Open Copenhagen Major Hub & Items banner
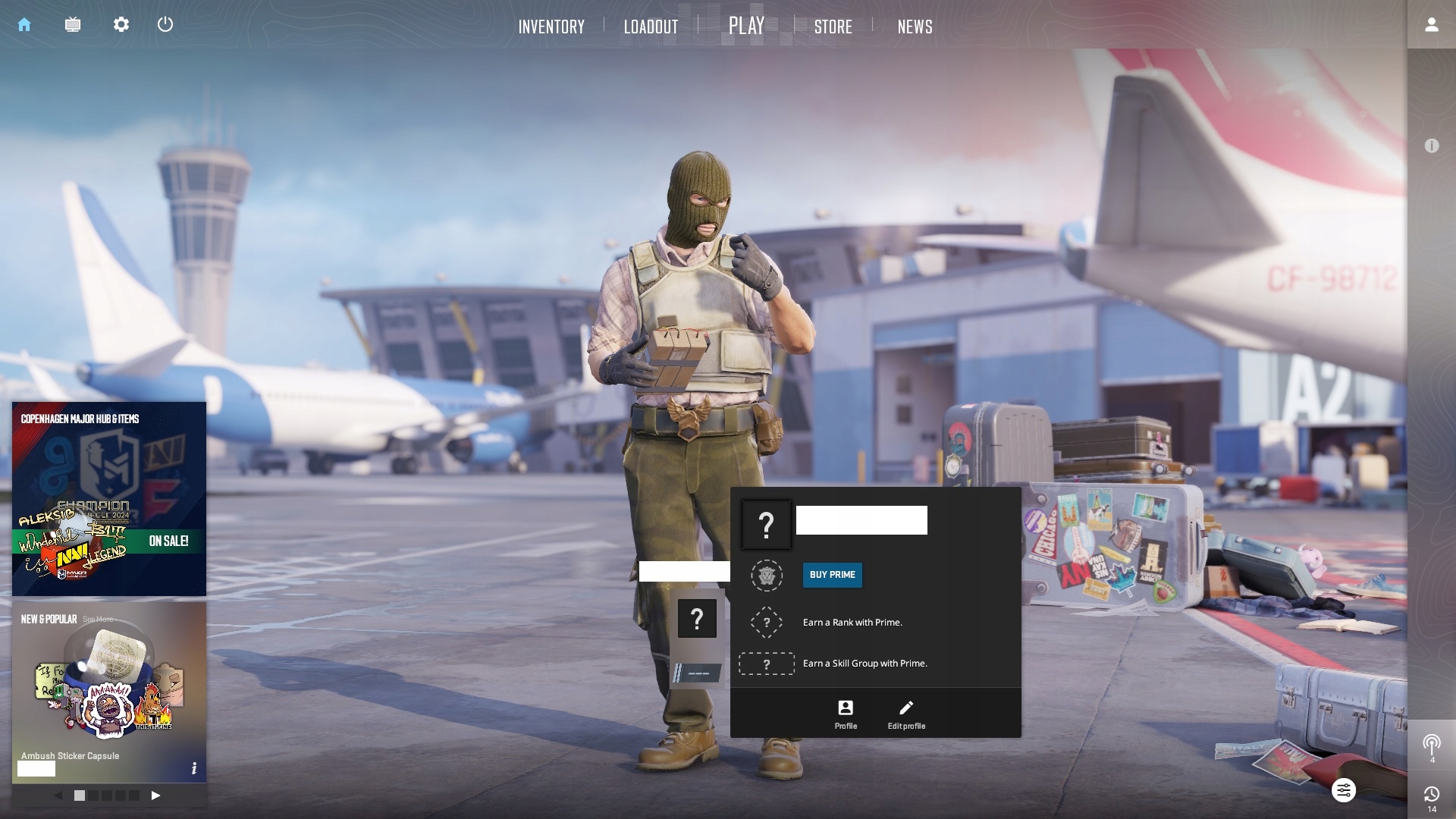 click(109, 498)
